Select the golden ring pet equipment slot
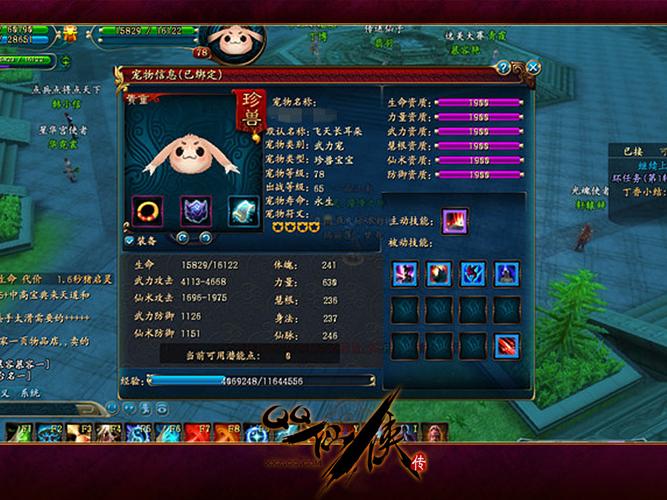Image resolution: width=667 pixels, height=500 pixels. point(149,210)
